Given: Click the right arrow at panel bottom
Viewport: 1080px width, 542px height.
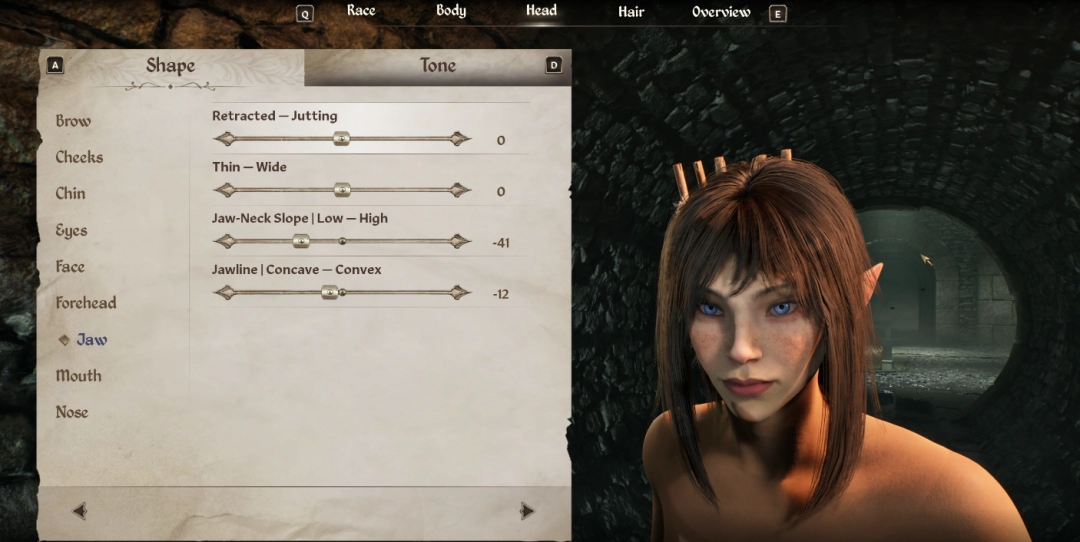Looking at the screenshot, I should tap(527, 511).
